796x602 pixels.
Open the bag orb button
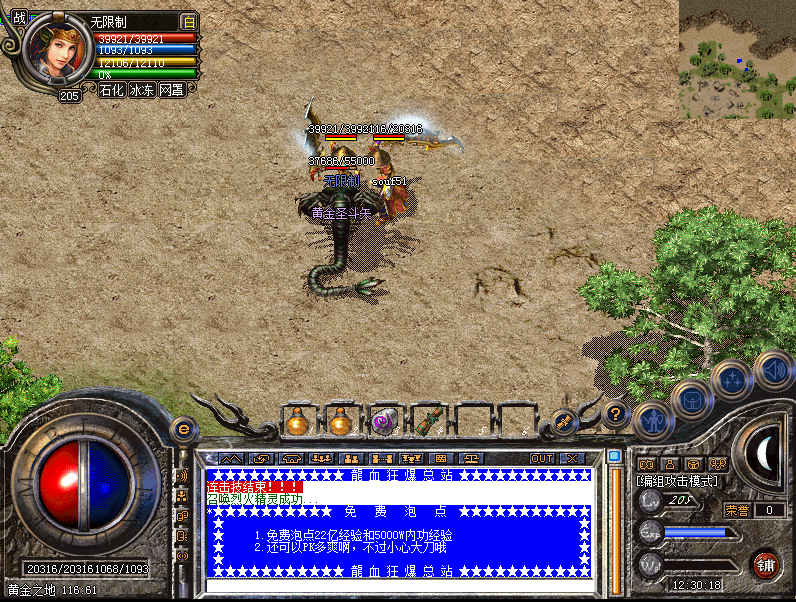[691, 400]
